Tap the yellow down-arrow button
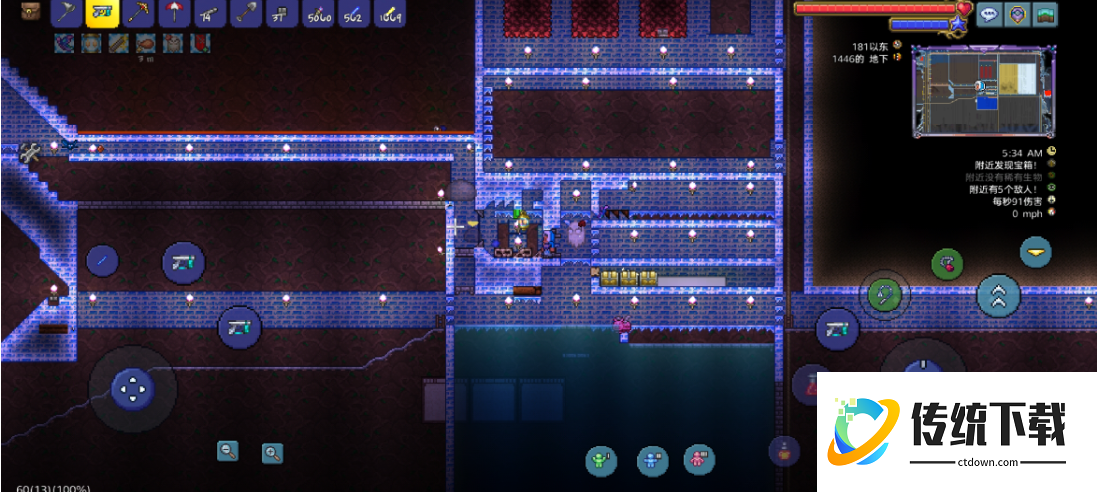This screenshot has height=492, width=1097. 1035,251
